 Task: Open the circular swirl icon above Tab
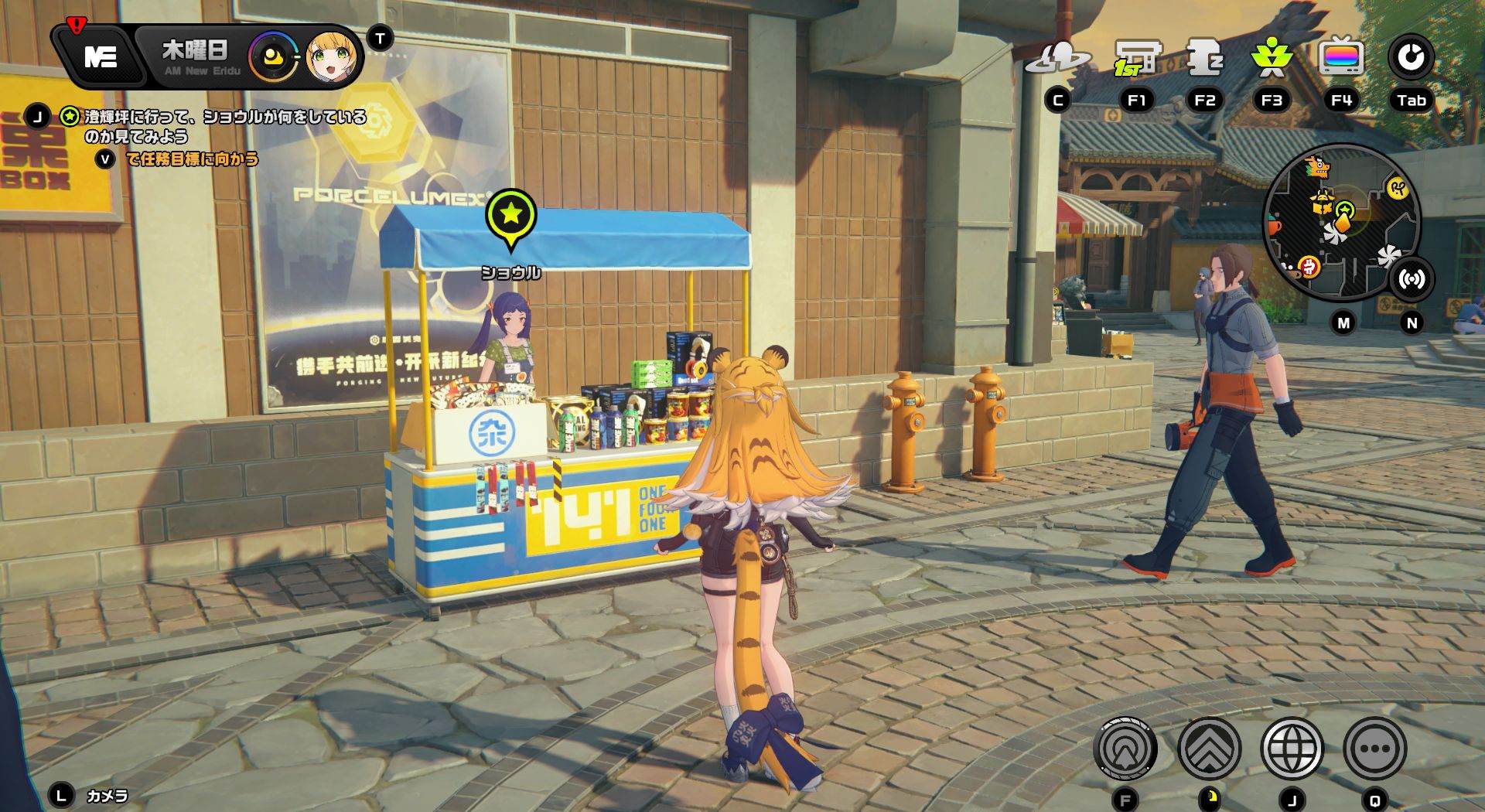pos(1411,58)
